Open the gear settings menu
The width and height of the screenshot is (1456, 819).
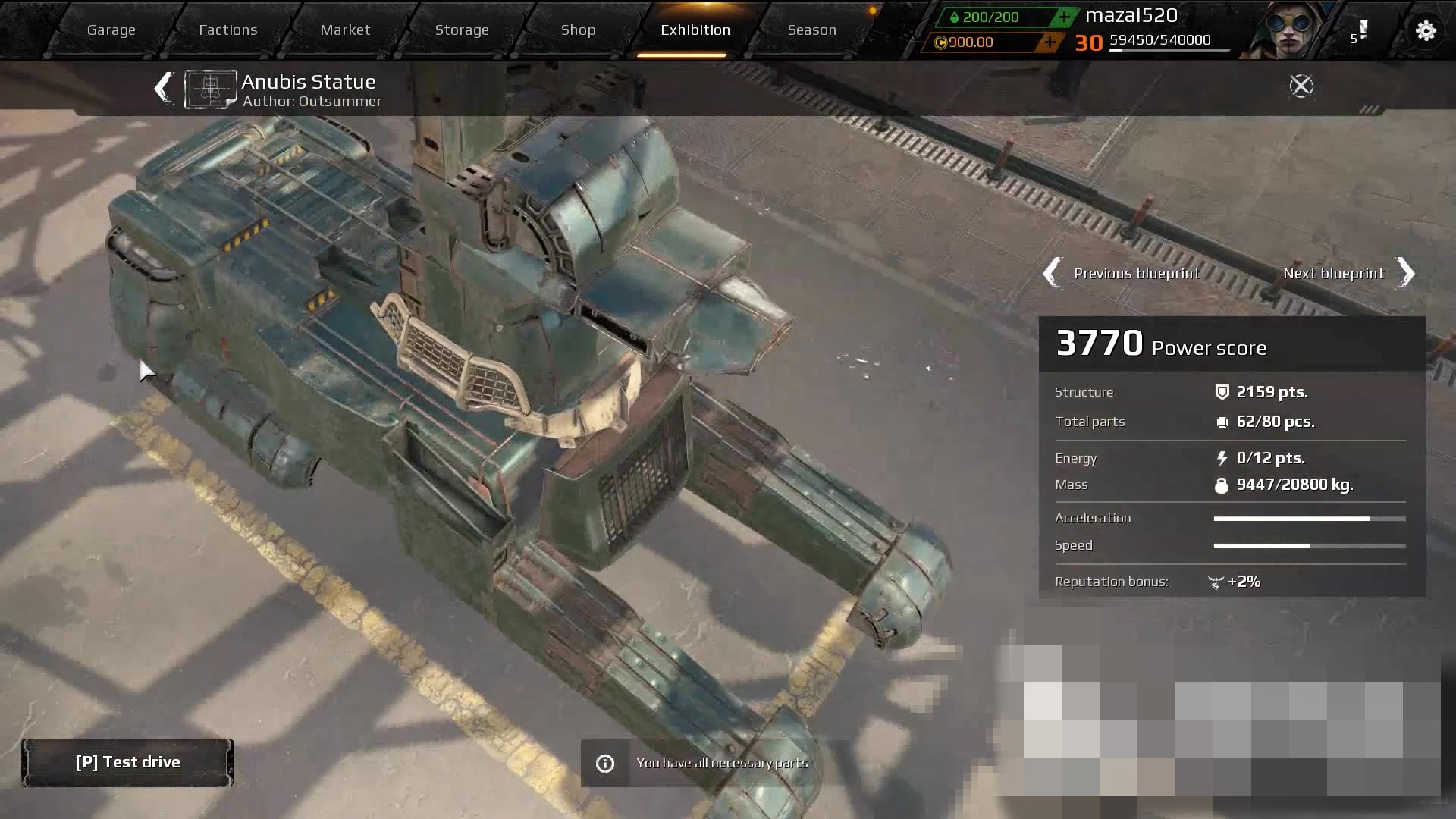(1426, 31)
